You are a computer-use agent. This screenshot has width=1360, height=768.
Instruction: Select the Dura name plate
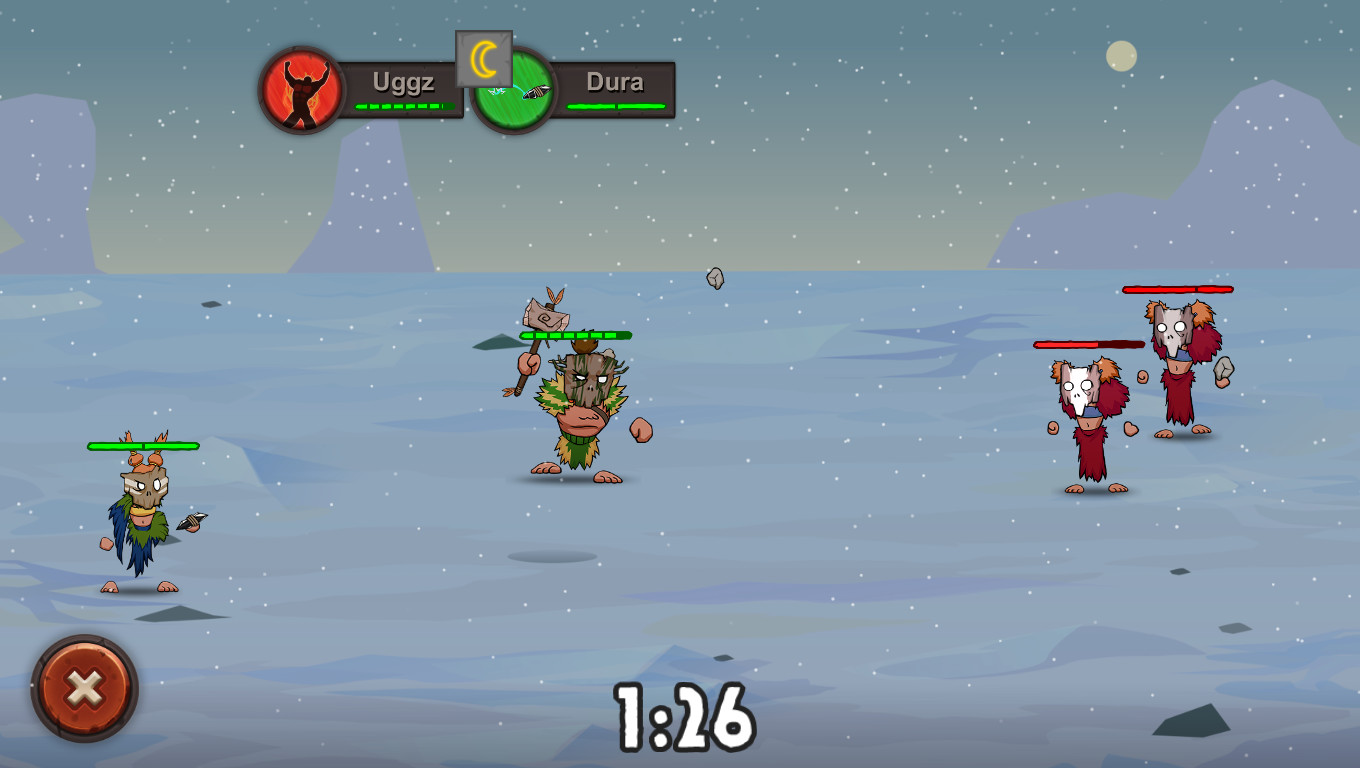point(615,82)
